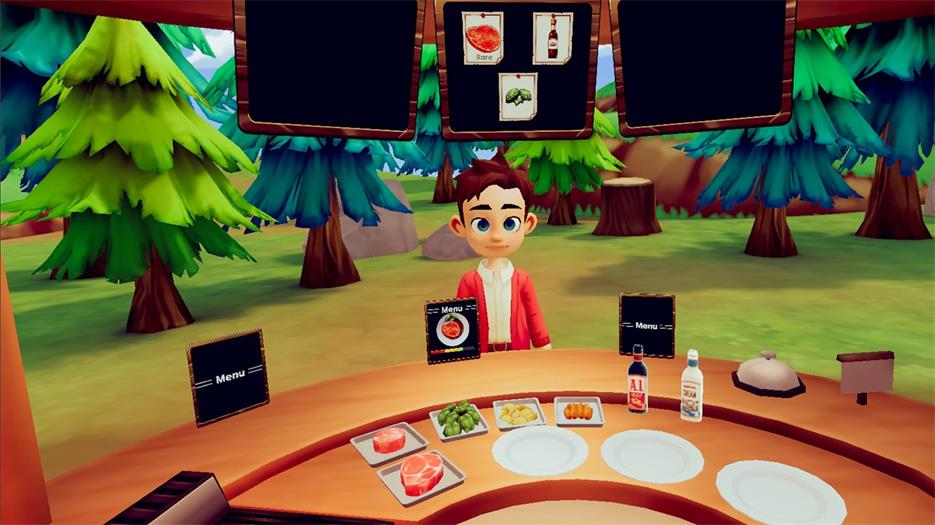Viewport: 935px width, 525px height.
Task: Pick the broccoli ingredient tray
Action: click(458, 418)
